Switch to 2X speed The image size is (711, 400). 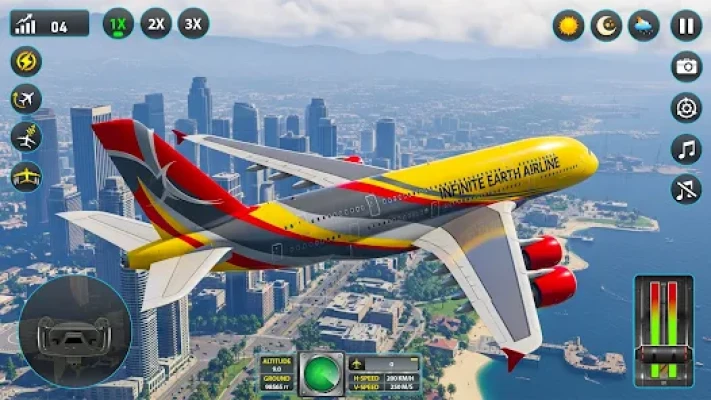pyautogui.click(x=156, y=23)
